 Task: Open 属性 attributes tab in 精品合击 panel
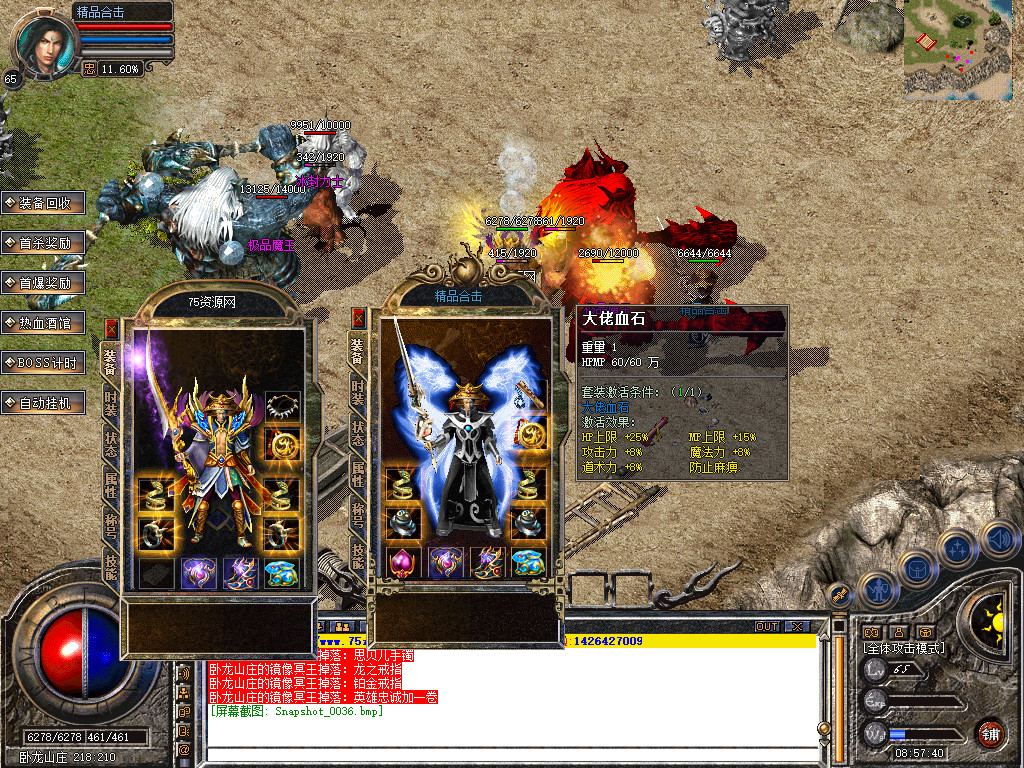[357, 473]
